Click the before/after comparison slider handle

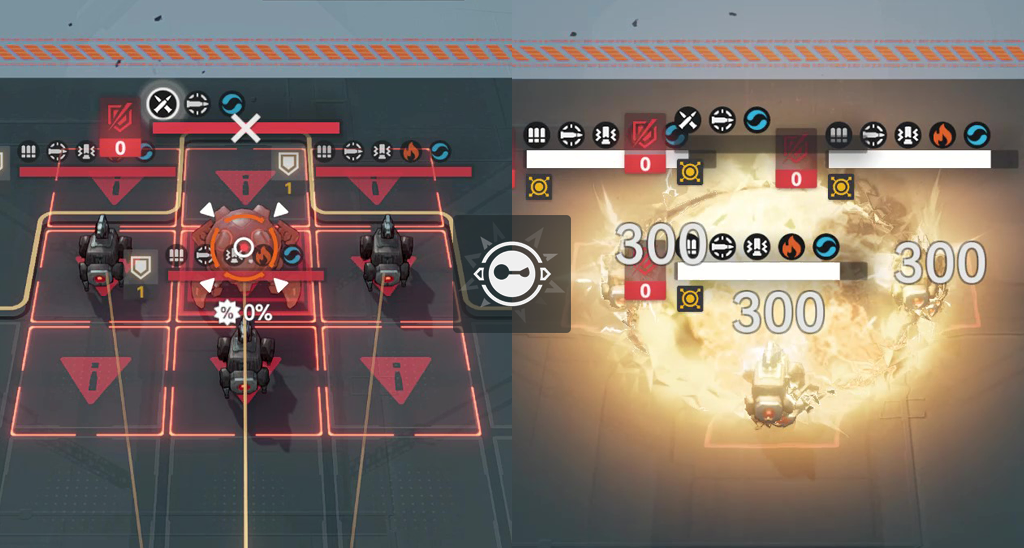[x=512, y=274]
